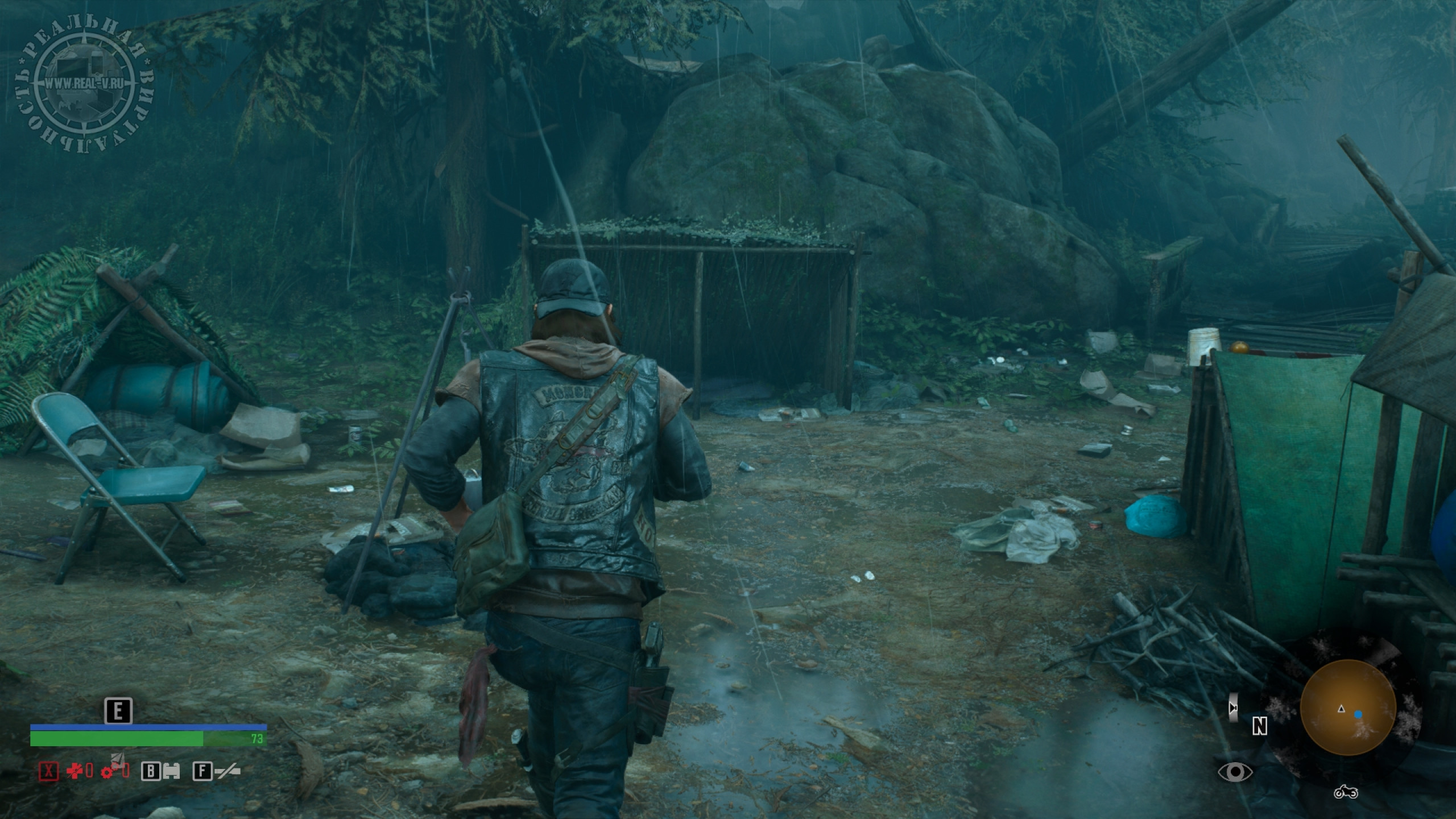This screenshot has width=1456, height=819.
Task: Select the red medkit cross icon
Action: tap(75, 771)
